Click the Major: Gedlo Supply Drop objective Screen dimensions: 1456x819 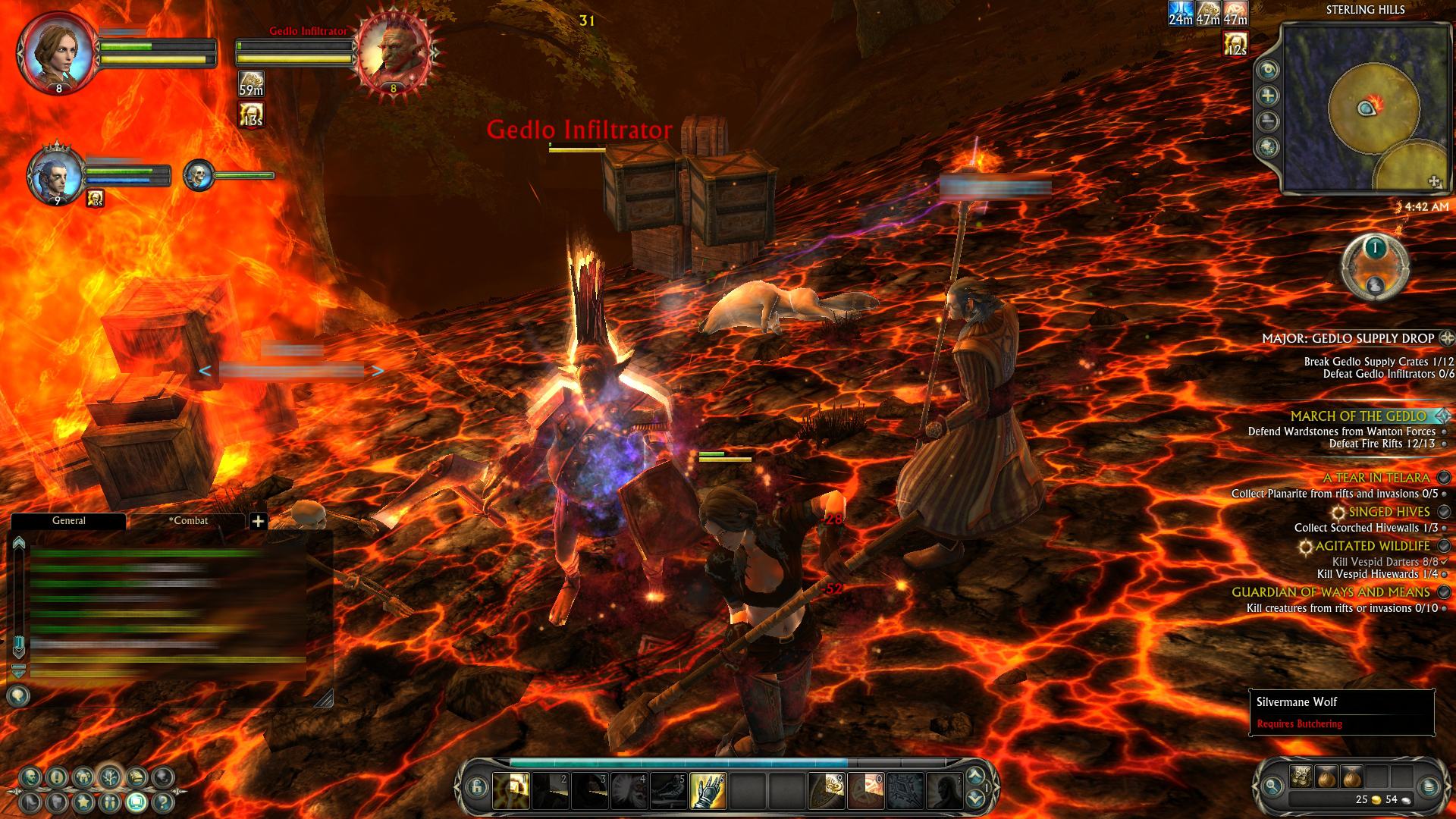[1348, 338]
